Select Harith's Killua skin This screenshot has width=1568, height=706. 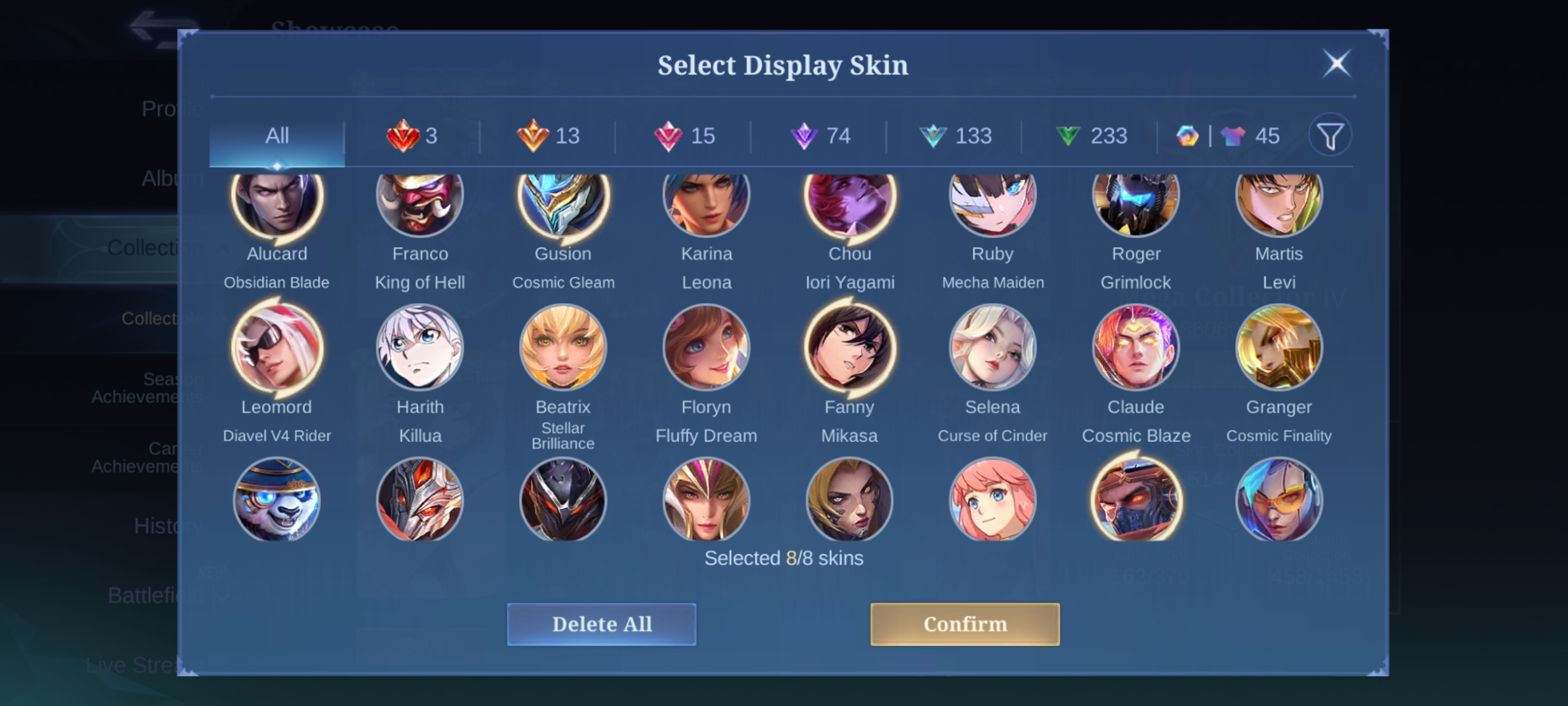420,348
